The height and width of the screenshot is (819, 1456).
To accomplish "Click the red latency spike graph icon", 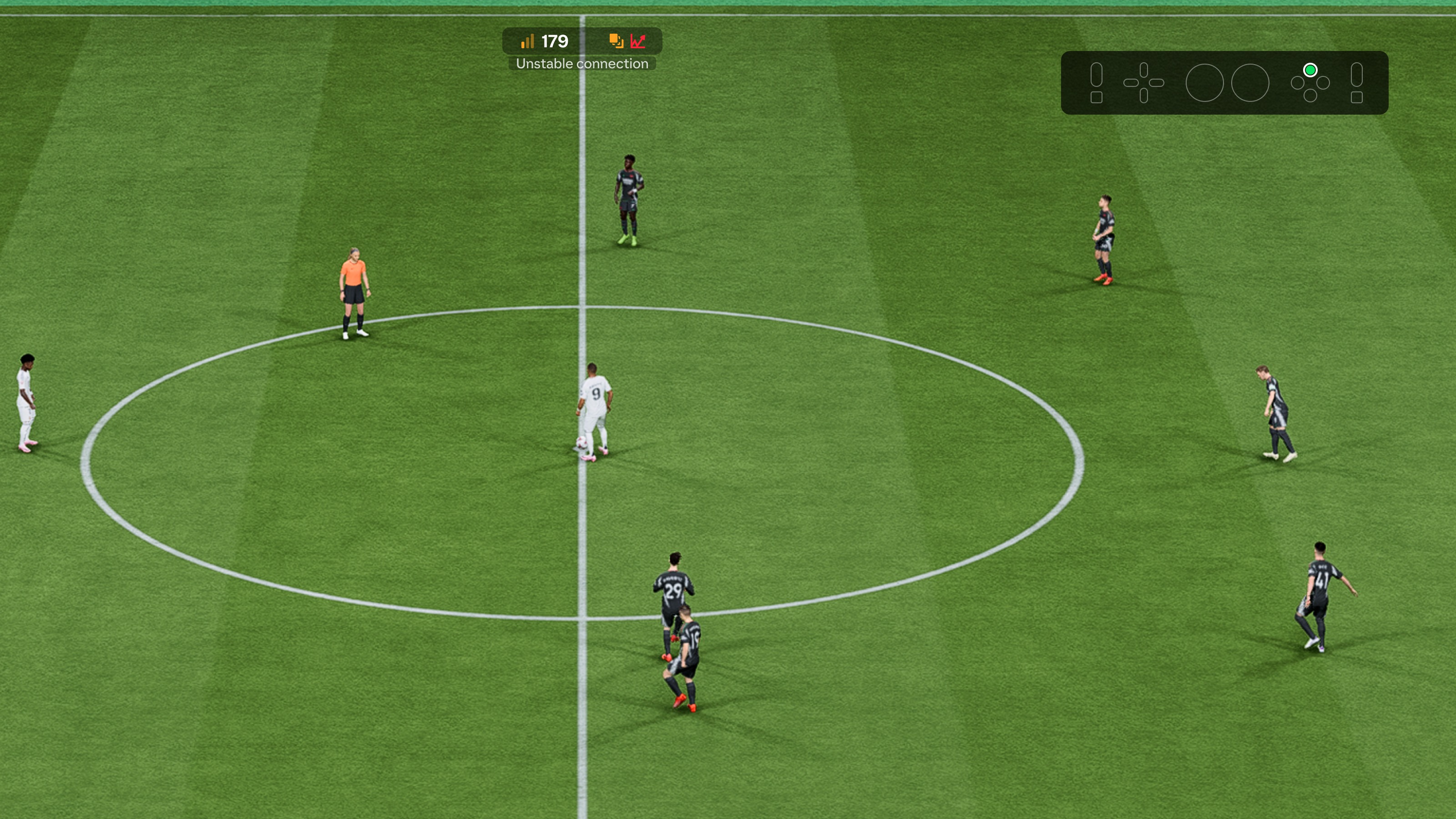I will click(638, 41).
